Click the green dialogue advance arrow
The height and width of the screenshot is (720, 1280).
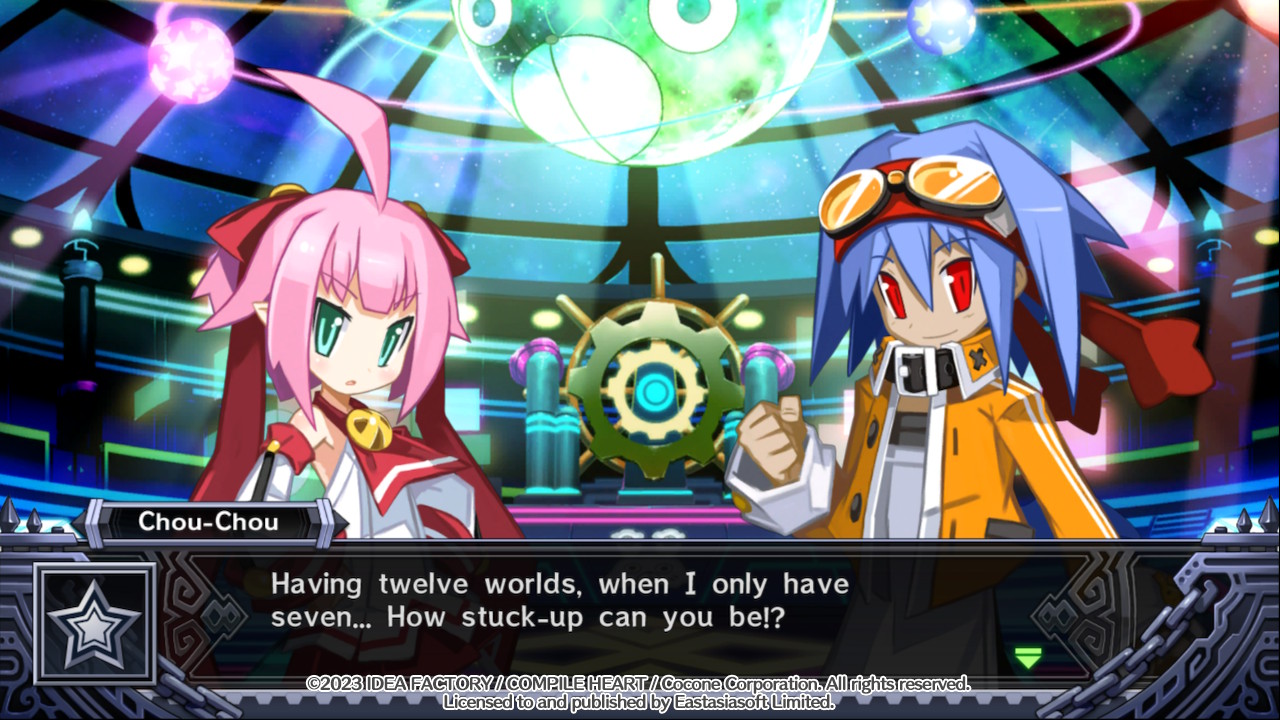(x=1027, y=657)
